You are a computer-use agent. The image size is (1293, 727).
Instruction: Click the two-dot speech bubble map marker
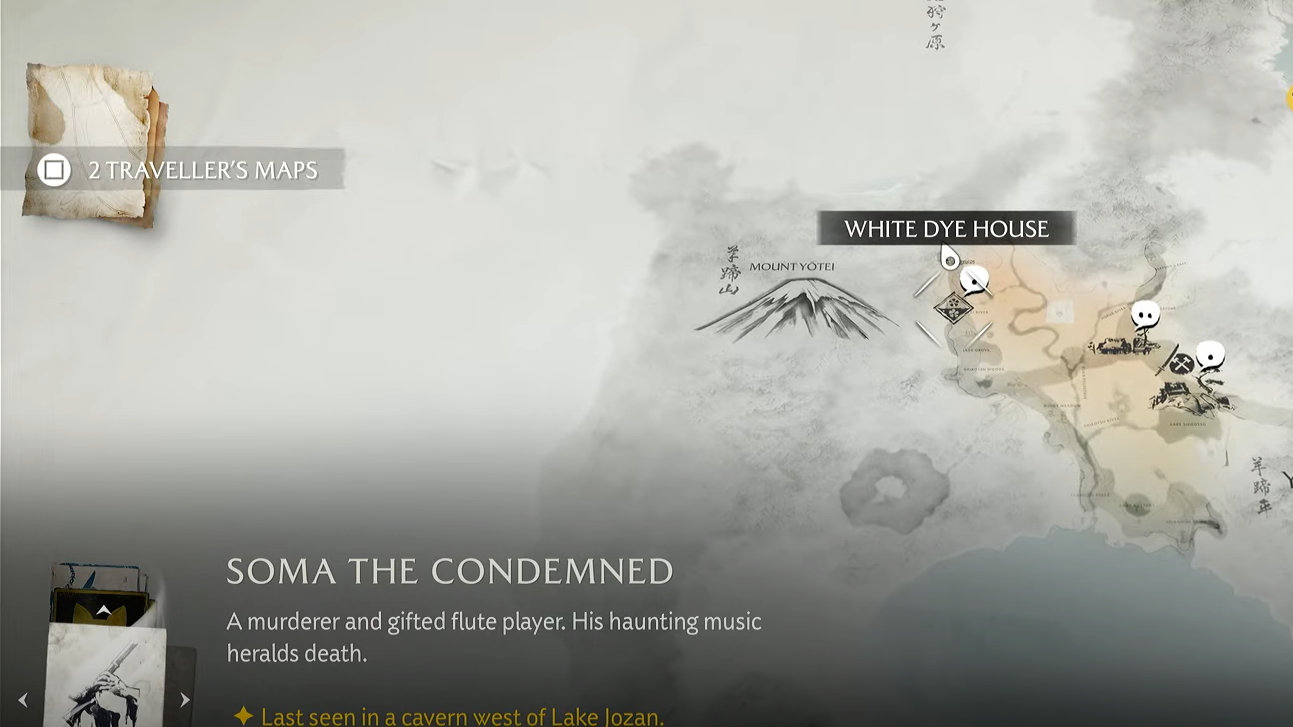[1145, 316]
